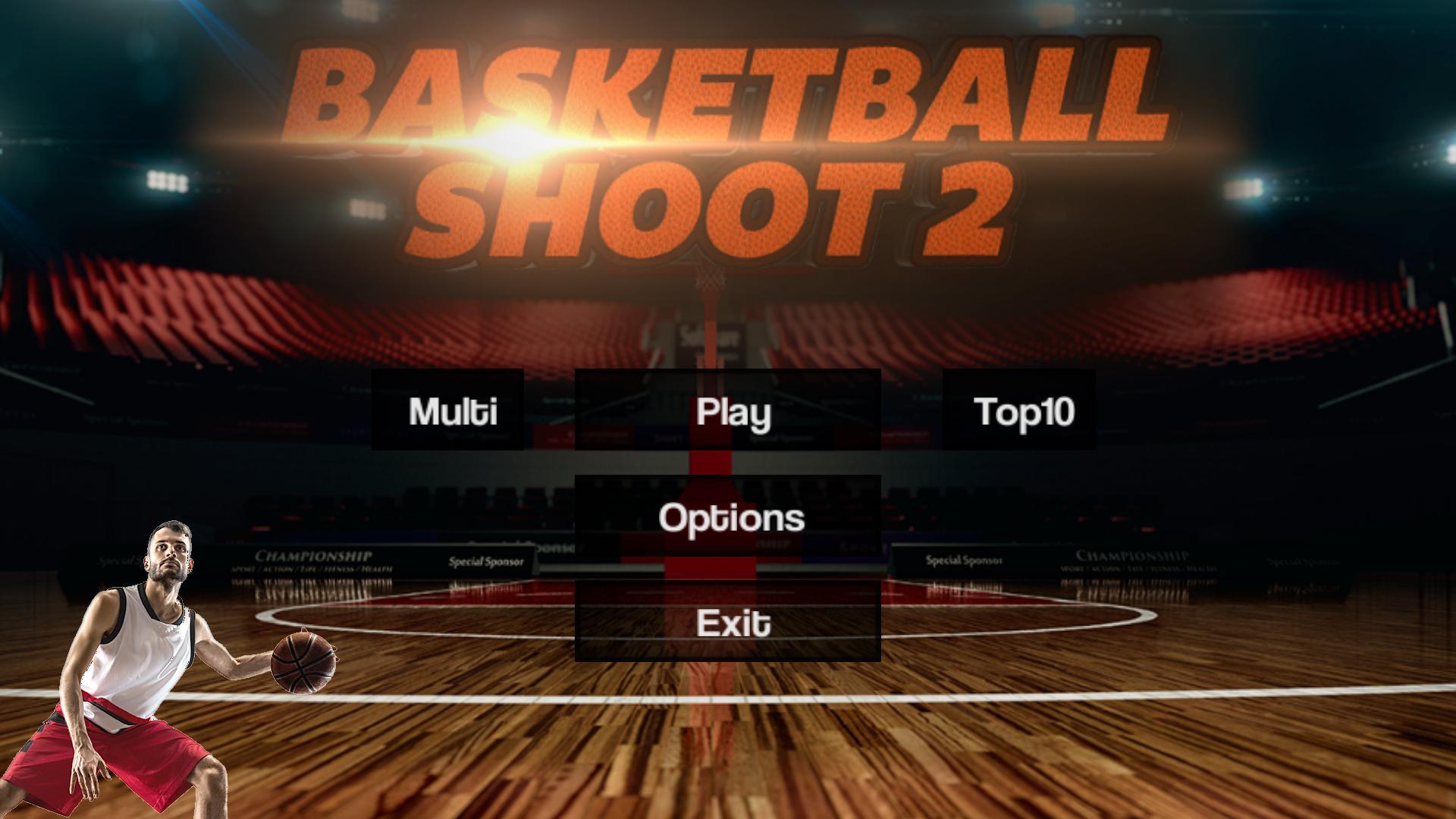Click Exit at the bottom of the menu
This screenshot has width=1456, height=819.
(x=730, y=625)
